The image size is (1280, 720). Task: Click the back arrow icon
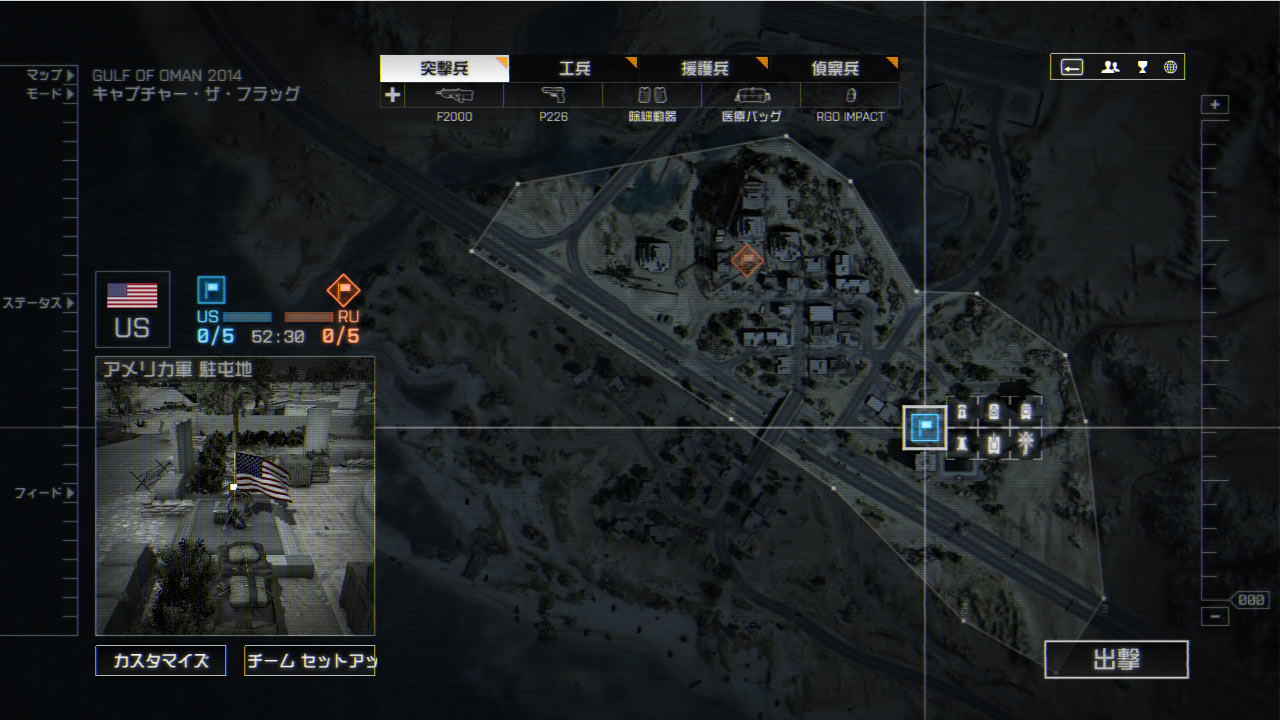1072,67
